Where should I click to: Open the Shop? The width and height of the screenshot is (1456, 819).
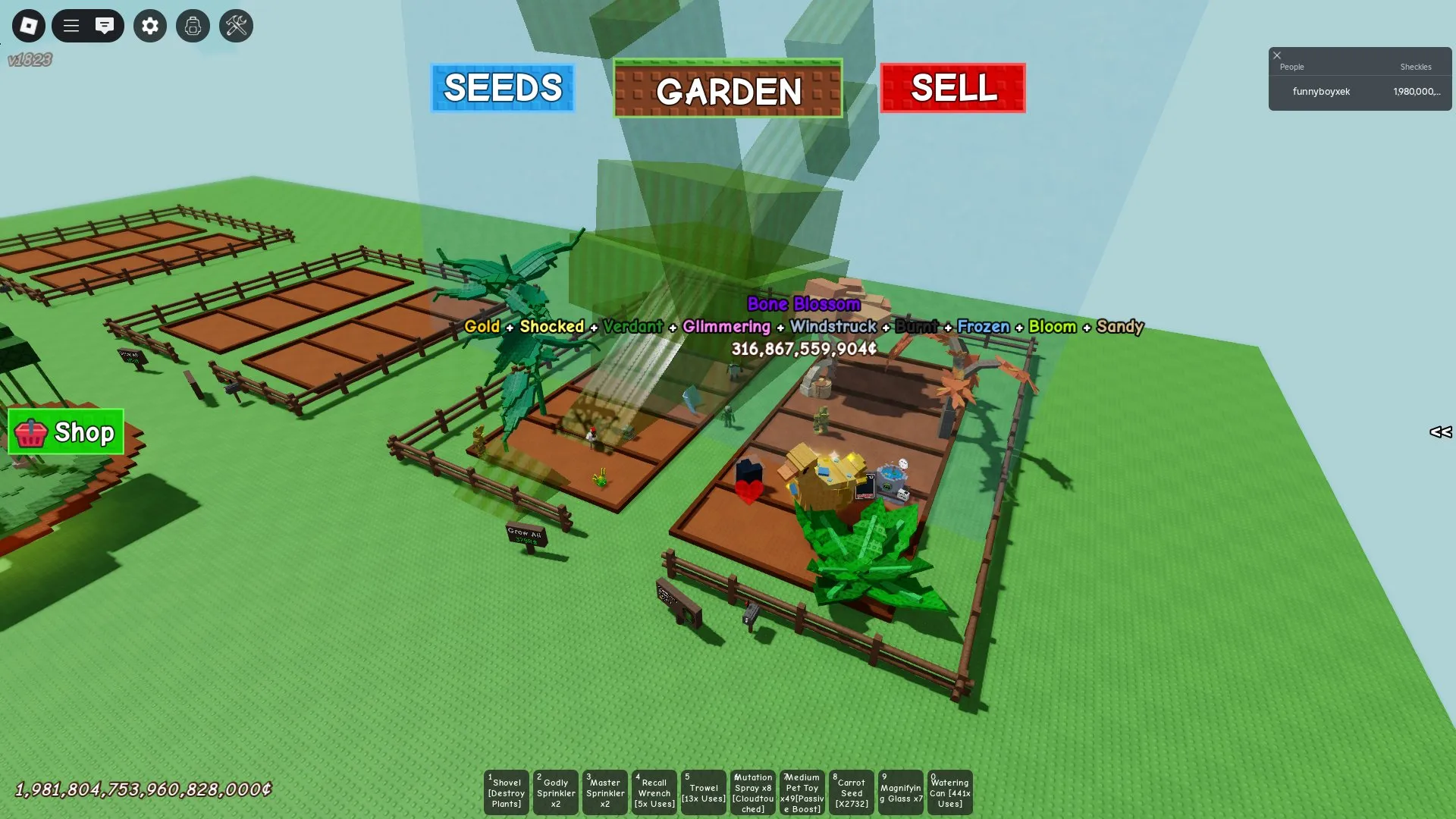(x=65, y=432)
